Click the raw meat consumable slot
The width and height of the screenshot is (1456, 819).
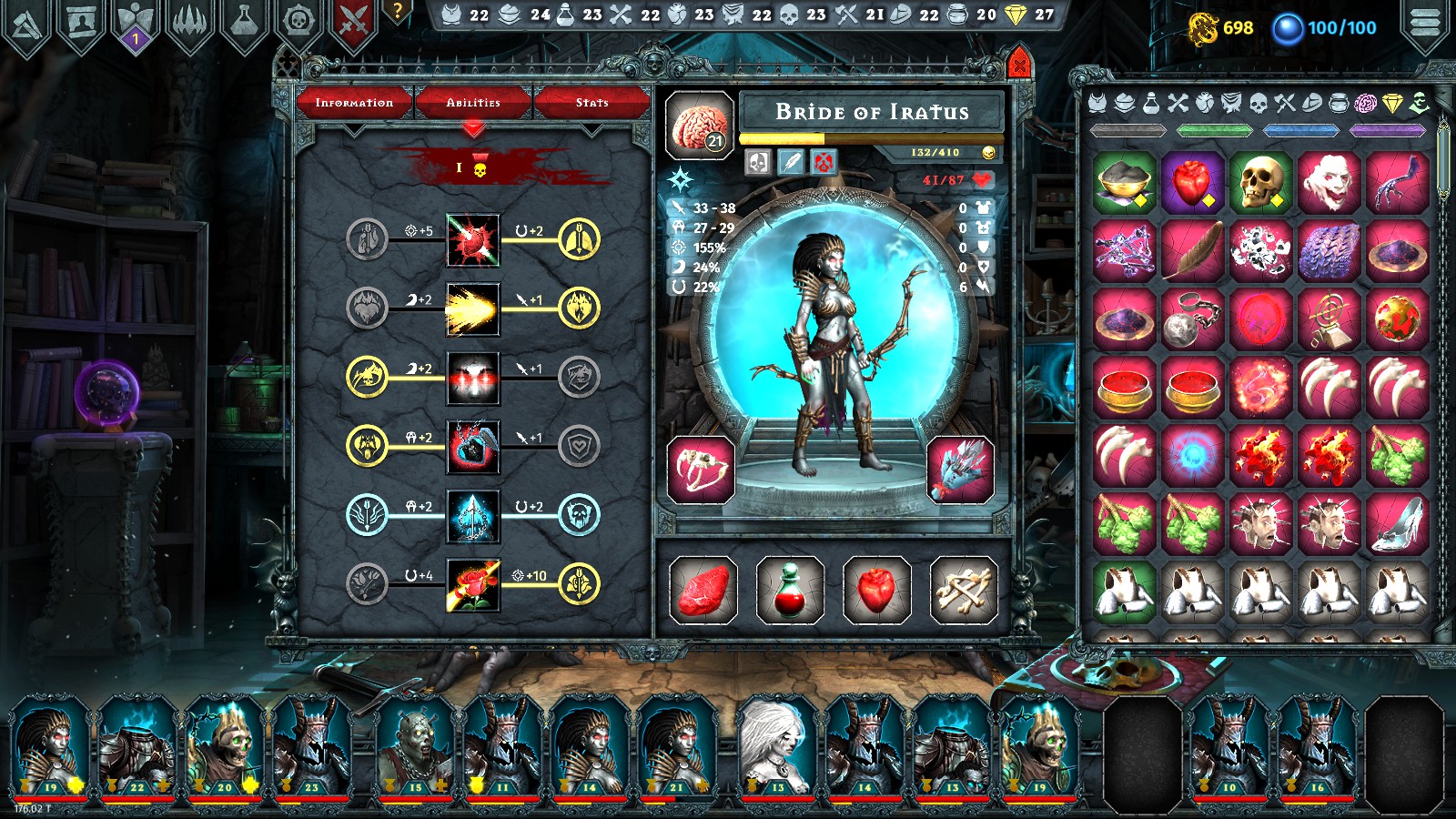(x=705, y=588)
